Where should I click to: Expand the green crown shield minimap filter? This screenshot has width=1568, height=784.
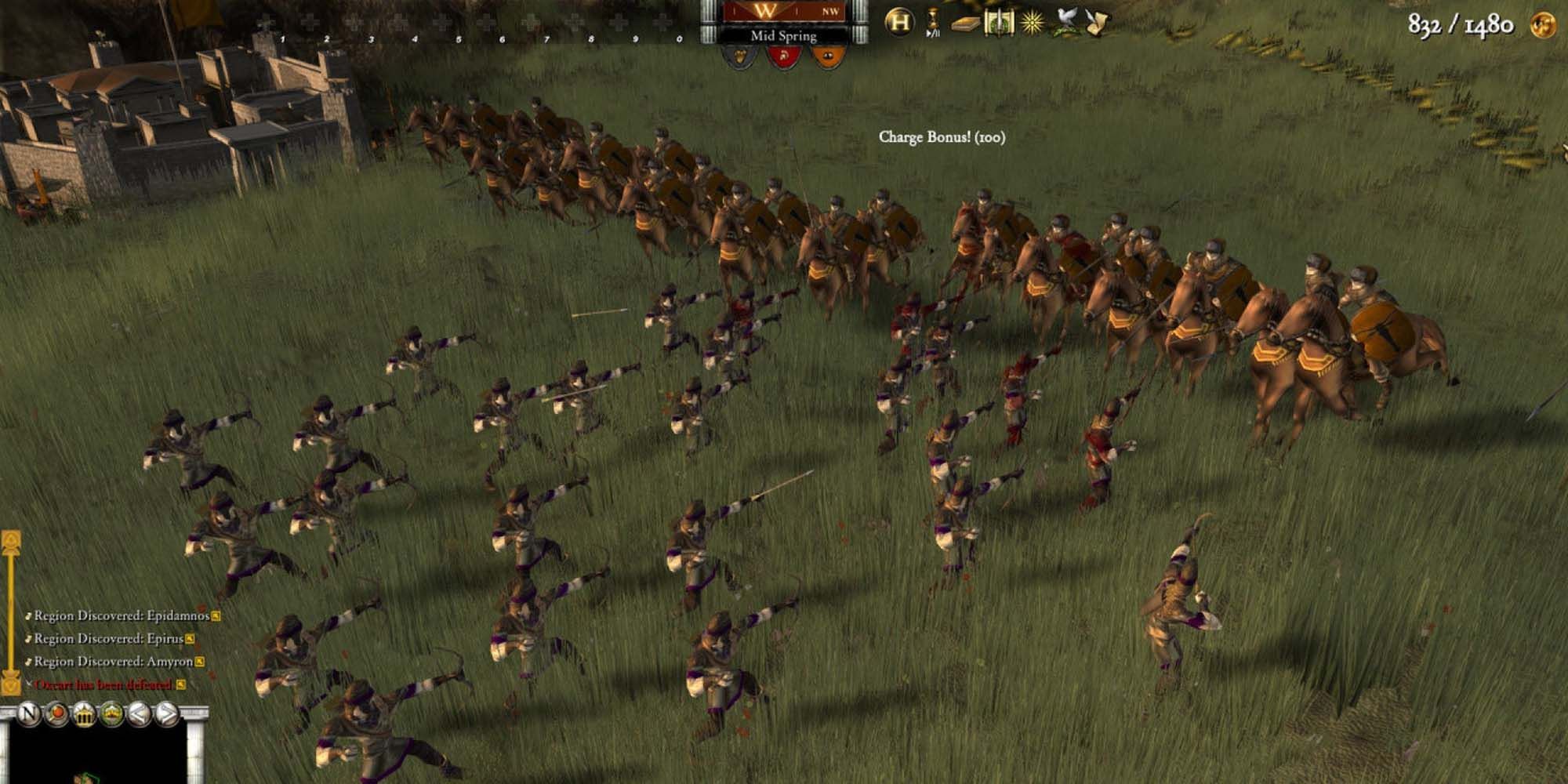[111, 713]
